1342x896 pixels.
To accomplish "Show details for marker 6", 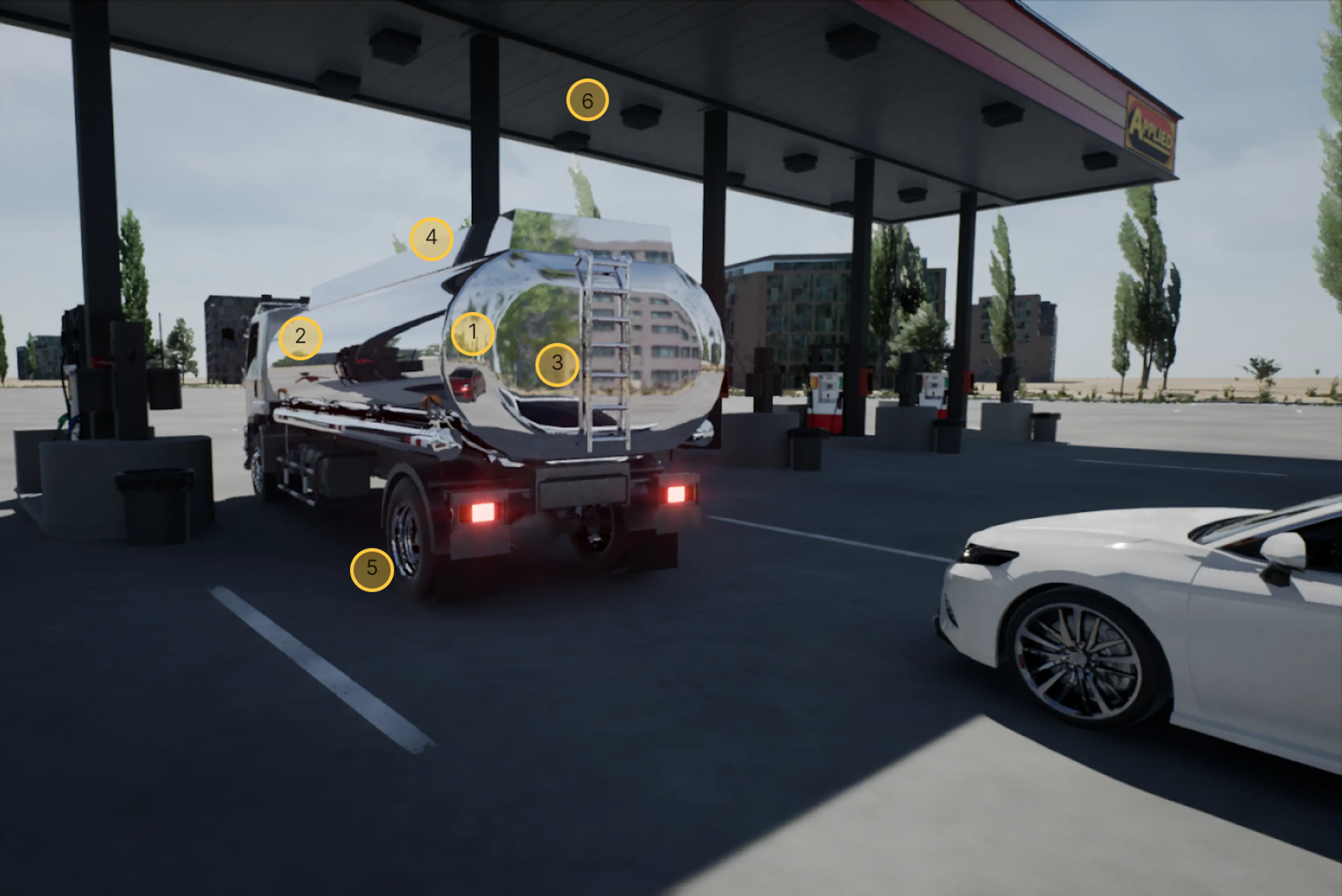I will [587, 101].
